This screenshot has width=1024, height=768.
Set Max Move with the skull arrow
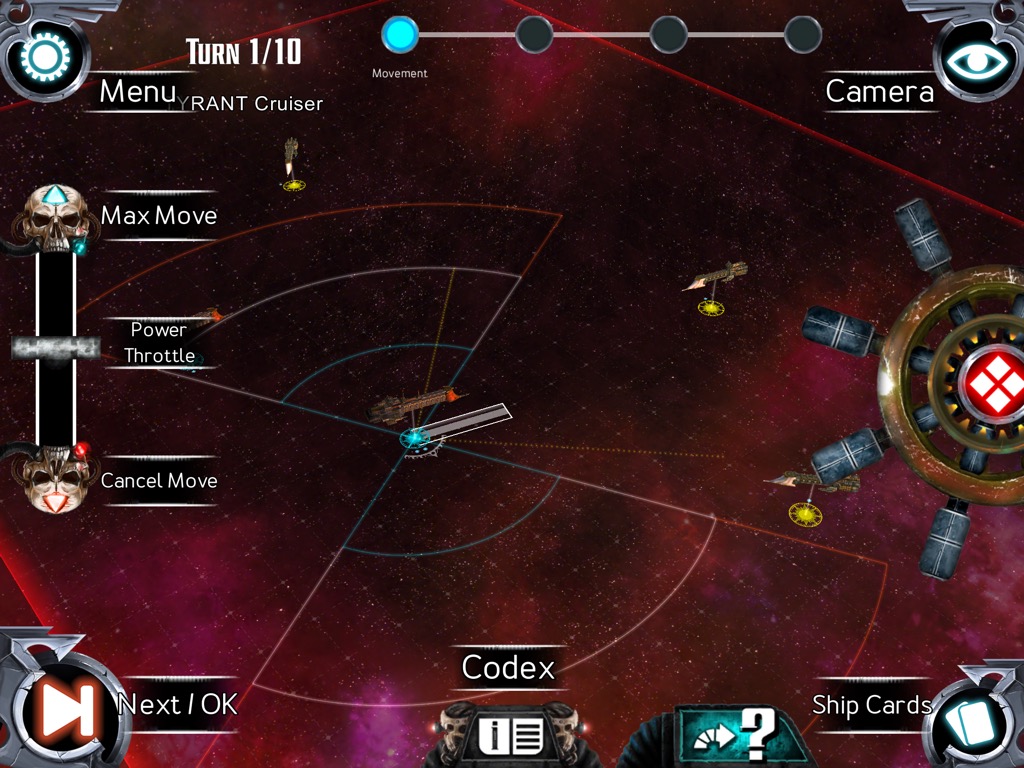coord(56,216)
